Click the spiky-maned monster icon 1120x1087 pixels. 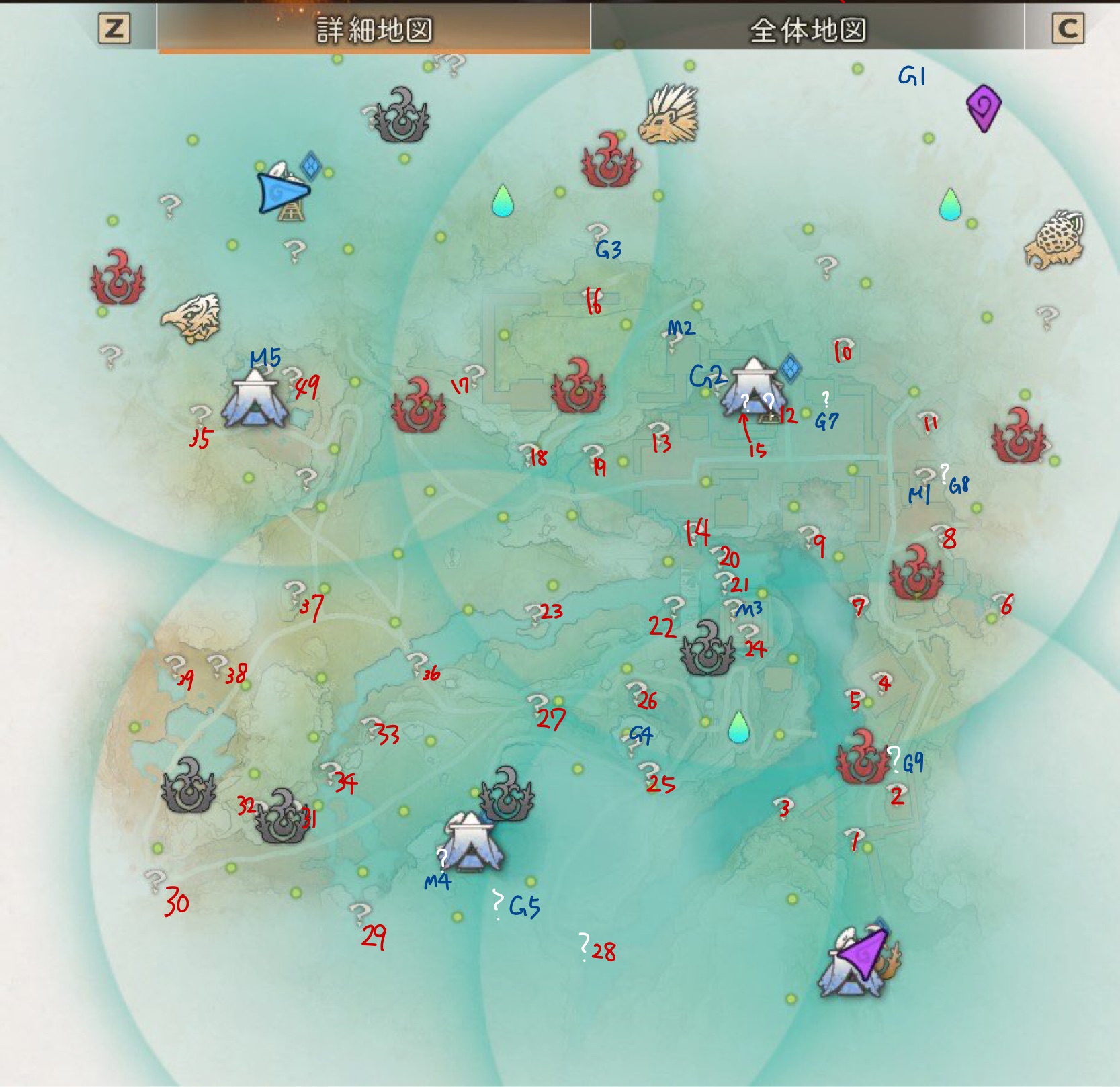tap(669, 115)
